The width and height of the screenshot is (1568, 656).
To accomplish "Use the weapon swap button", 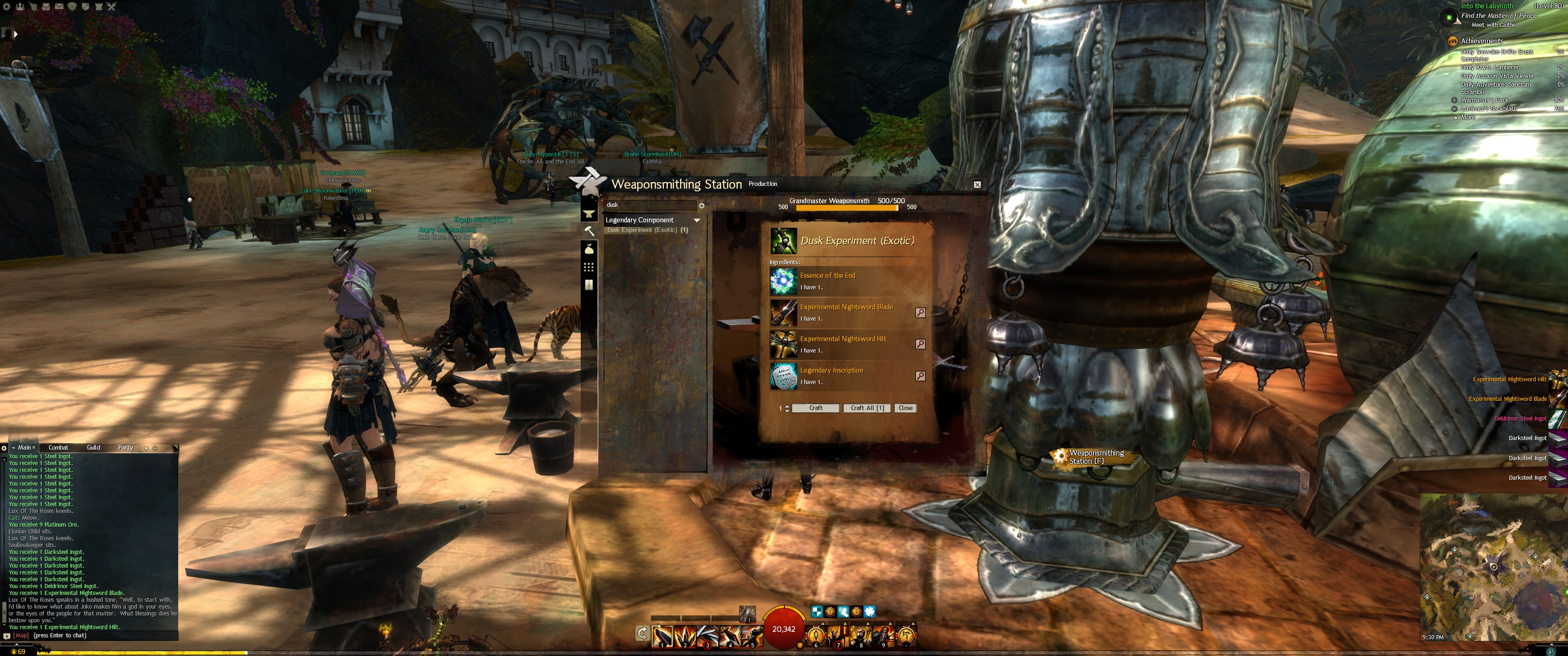I will tap(642, 634).
